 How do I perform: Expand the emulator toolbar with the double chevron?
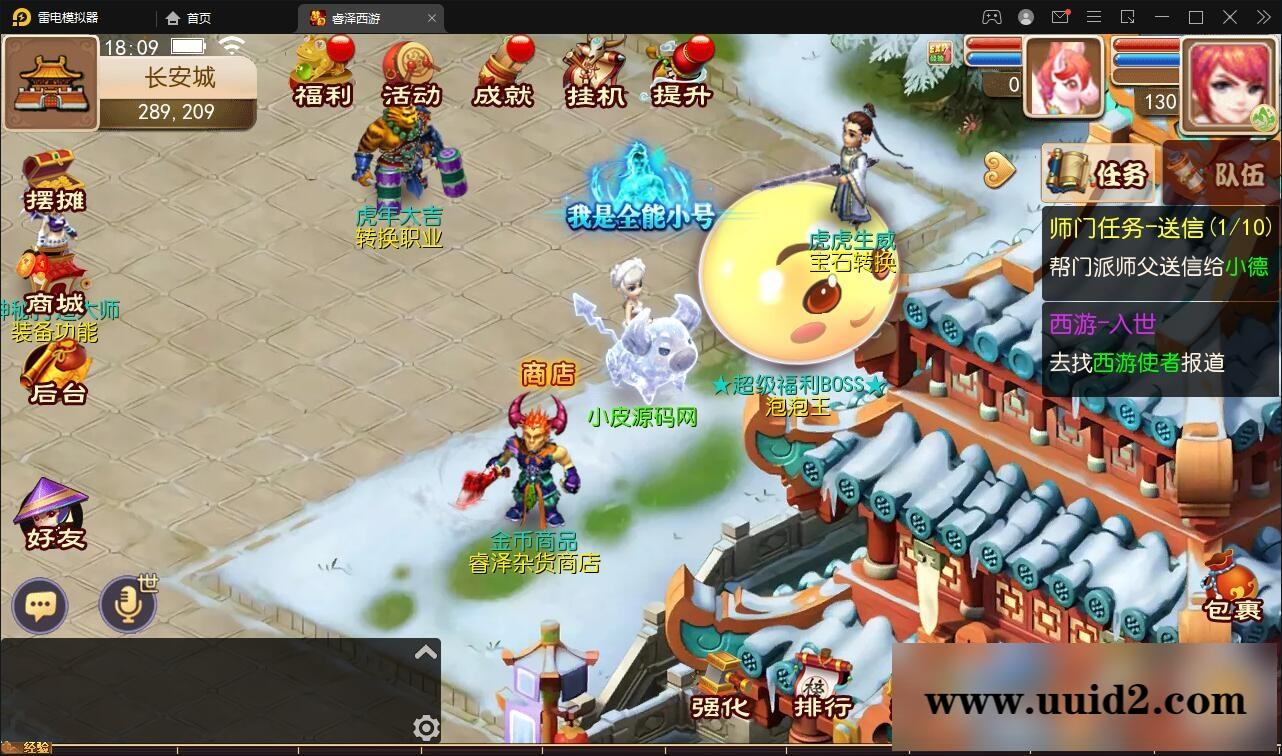pyautogui.click(x=1263, y=17)
